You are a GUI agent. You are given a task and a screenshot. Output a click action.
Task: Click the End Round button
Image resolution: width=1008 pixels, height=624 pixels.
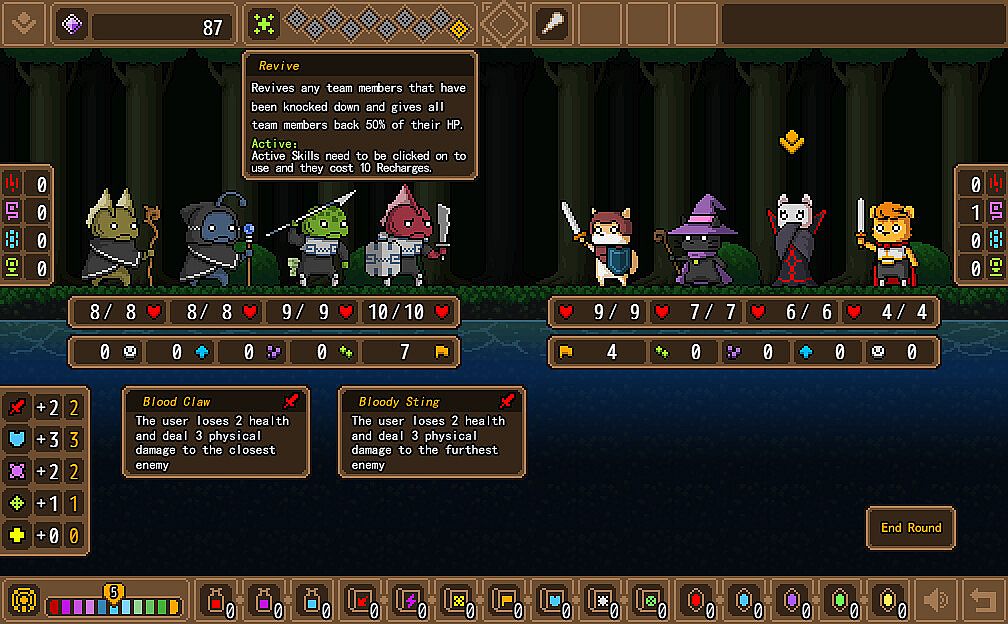[x=910, y=528]
